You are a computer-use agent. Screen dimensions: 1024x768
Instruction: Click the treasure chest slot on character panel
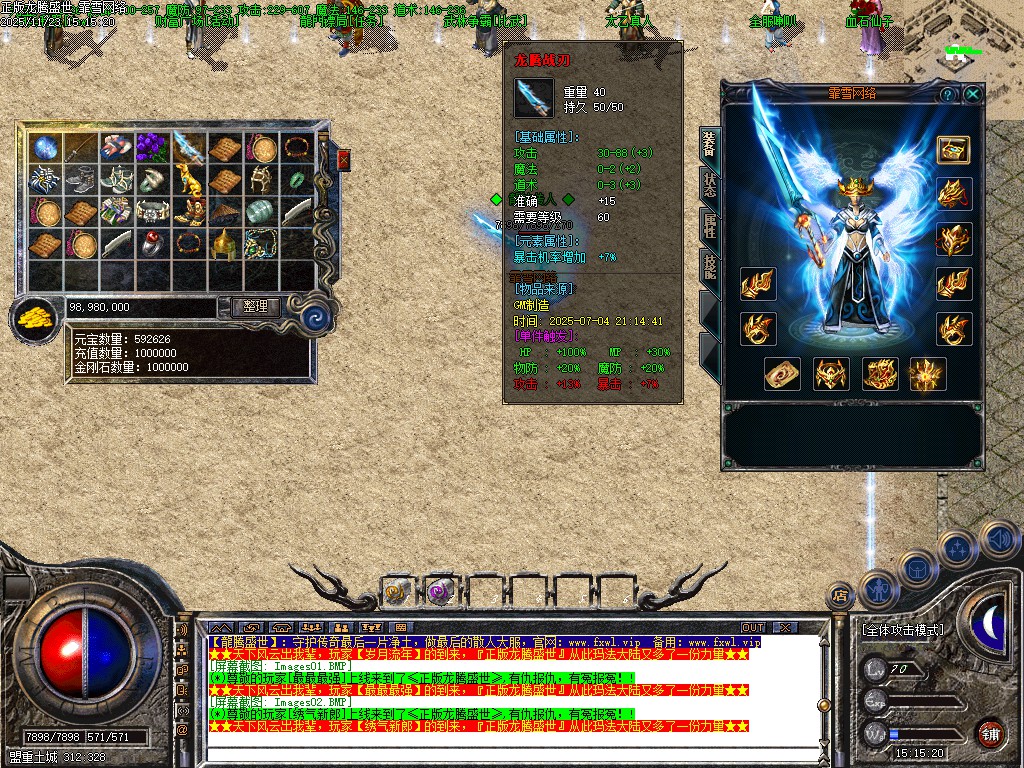pos(953,149)
